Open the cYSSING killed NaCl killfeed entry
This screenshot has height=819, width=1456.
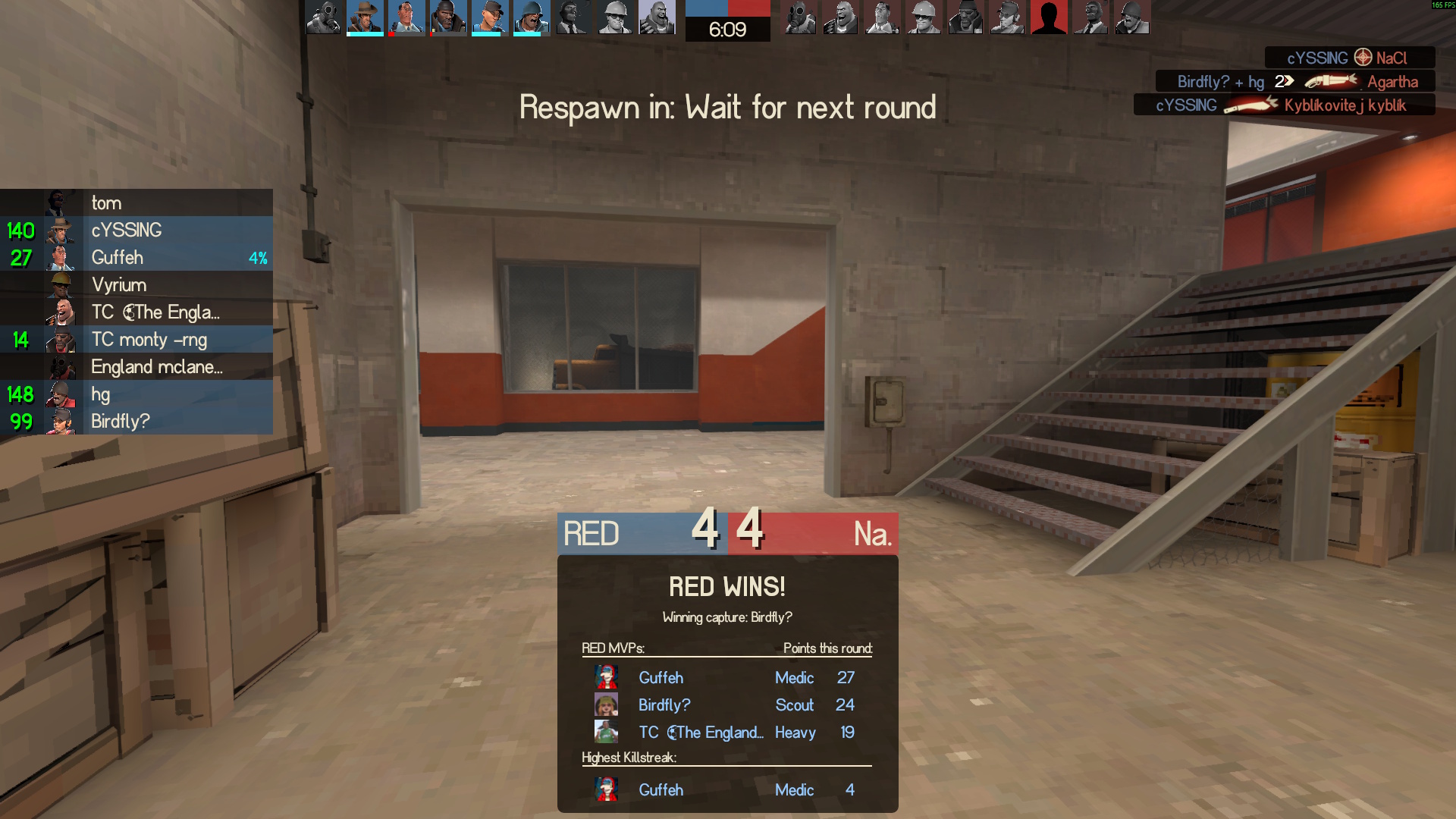click(1348, 58)
